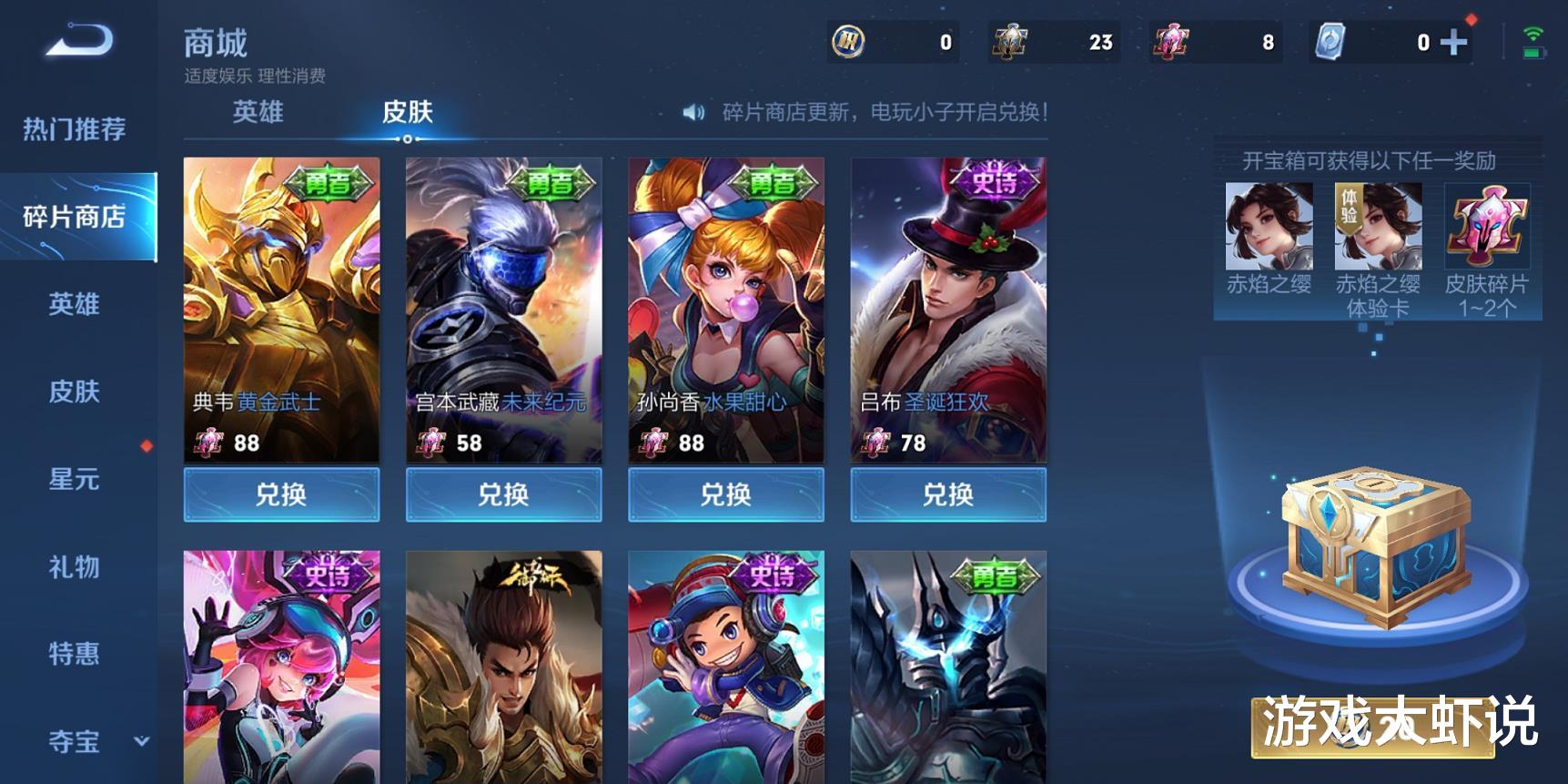Image resolution: width=1568 pixels, height=784 pixels.
Task: Go to the 特惠 section
Action: coord(73,655)
